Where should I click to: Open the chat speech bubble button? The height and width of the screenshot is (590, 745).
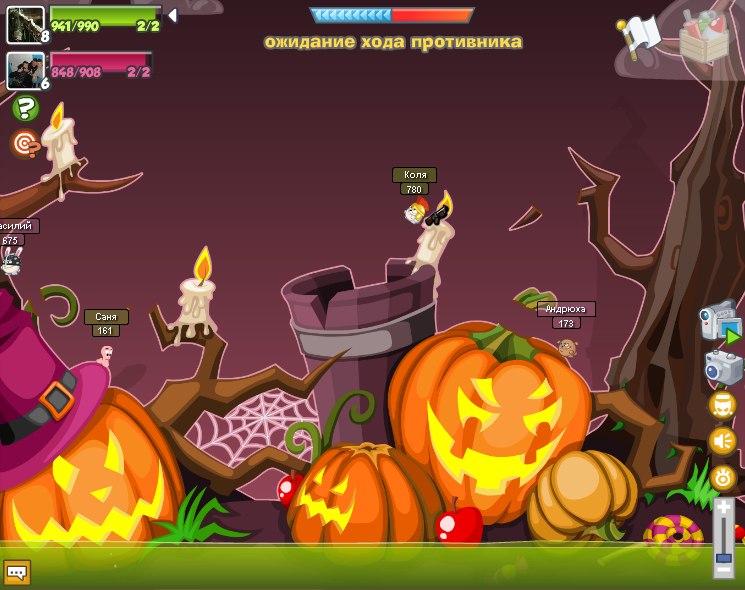click(x=17, y=572)
